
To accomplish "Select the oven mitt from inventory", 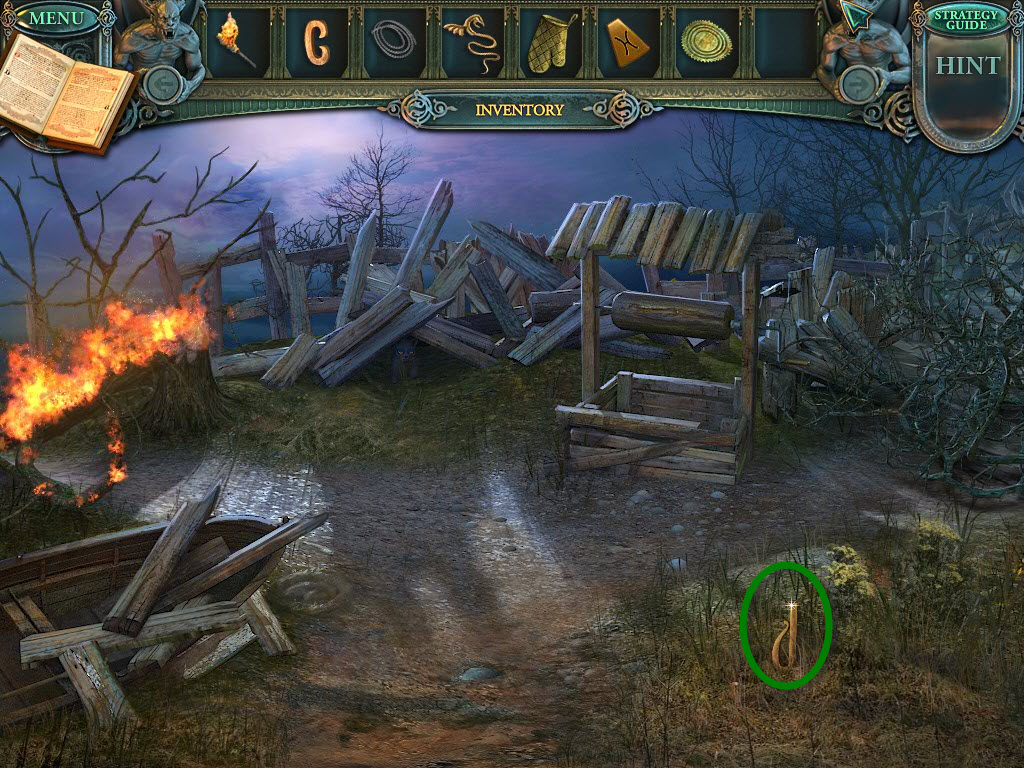I will pos(550,43).
